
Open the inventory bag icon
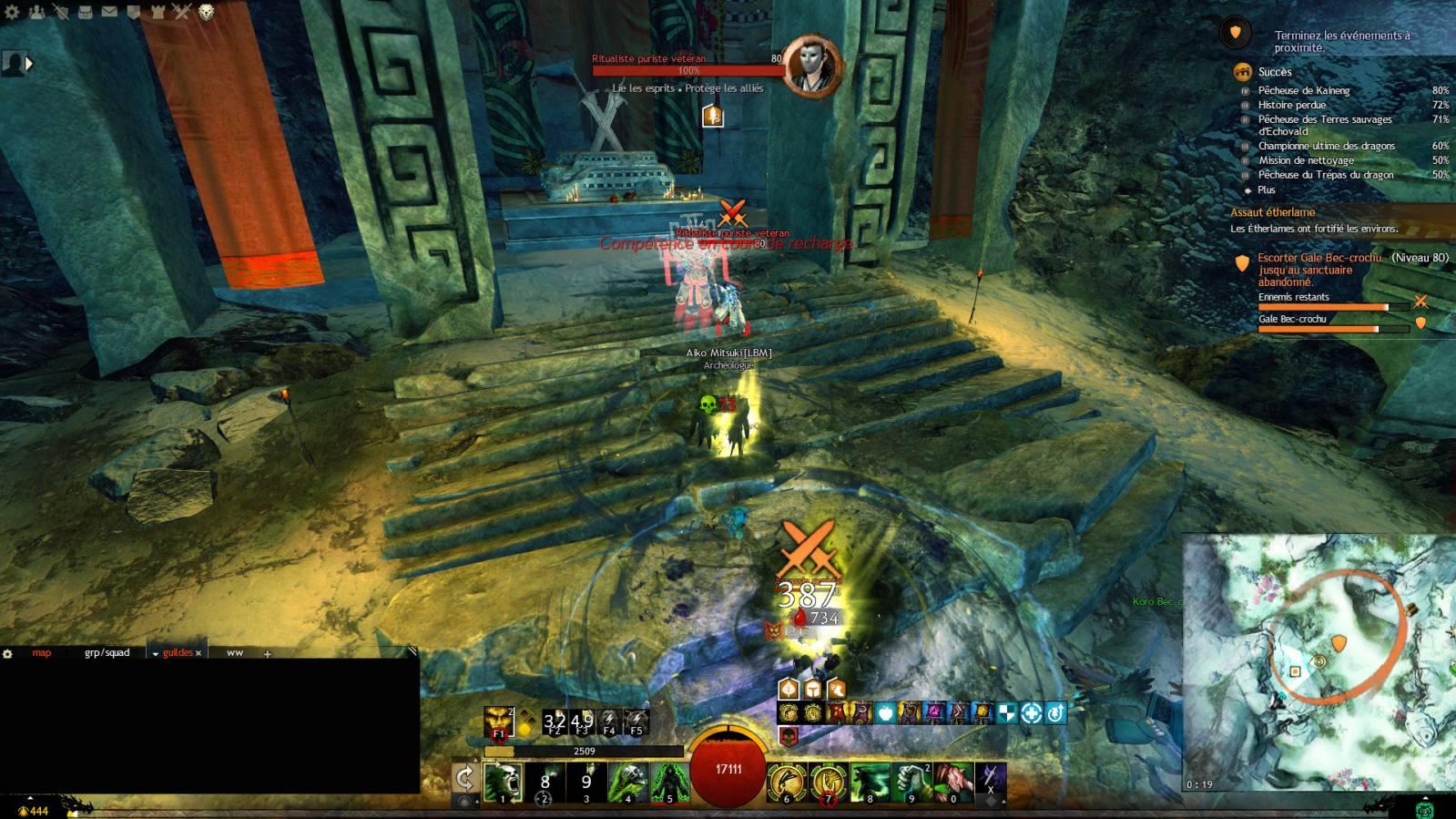pyautogui.click(x=85, y=12)
